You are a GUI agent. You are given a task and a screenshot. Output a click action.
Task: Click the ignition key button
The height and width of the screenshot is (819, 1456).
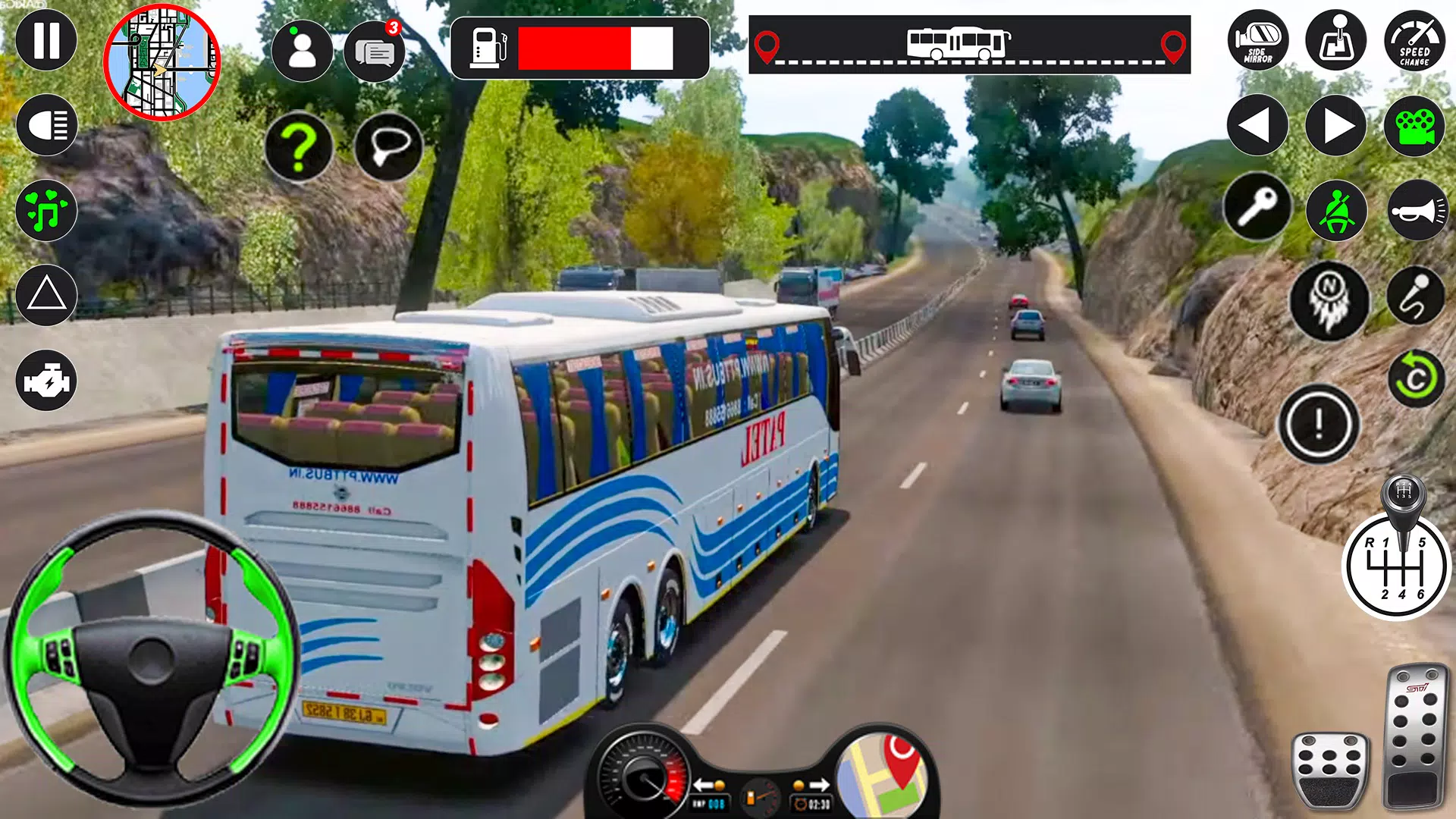pos(1257,207)
